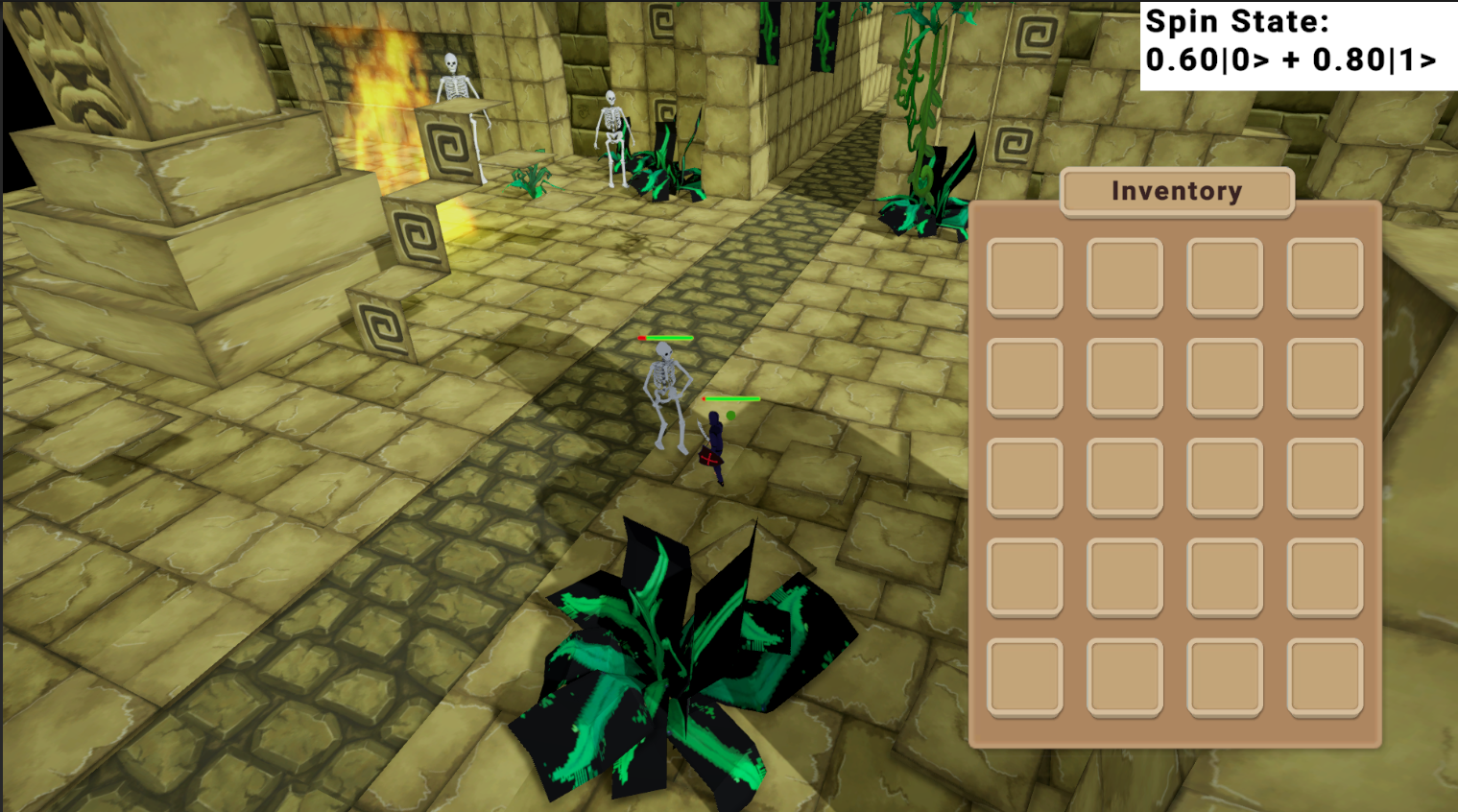The width and height of the screenshot is (1458, 812).
Task: Select the top-left inventory slot
Action: [x=1024, y=276]
